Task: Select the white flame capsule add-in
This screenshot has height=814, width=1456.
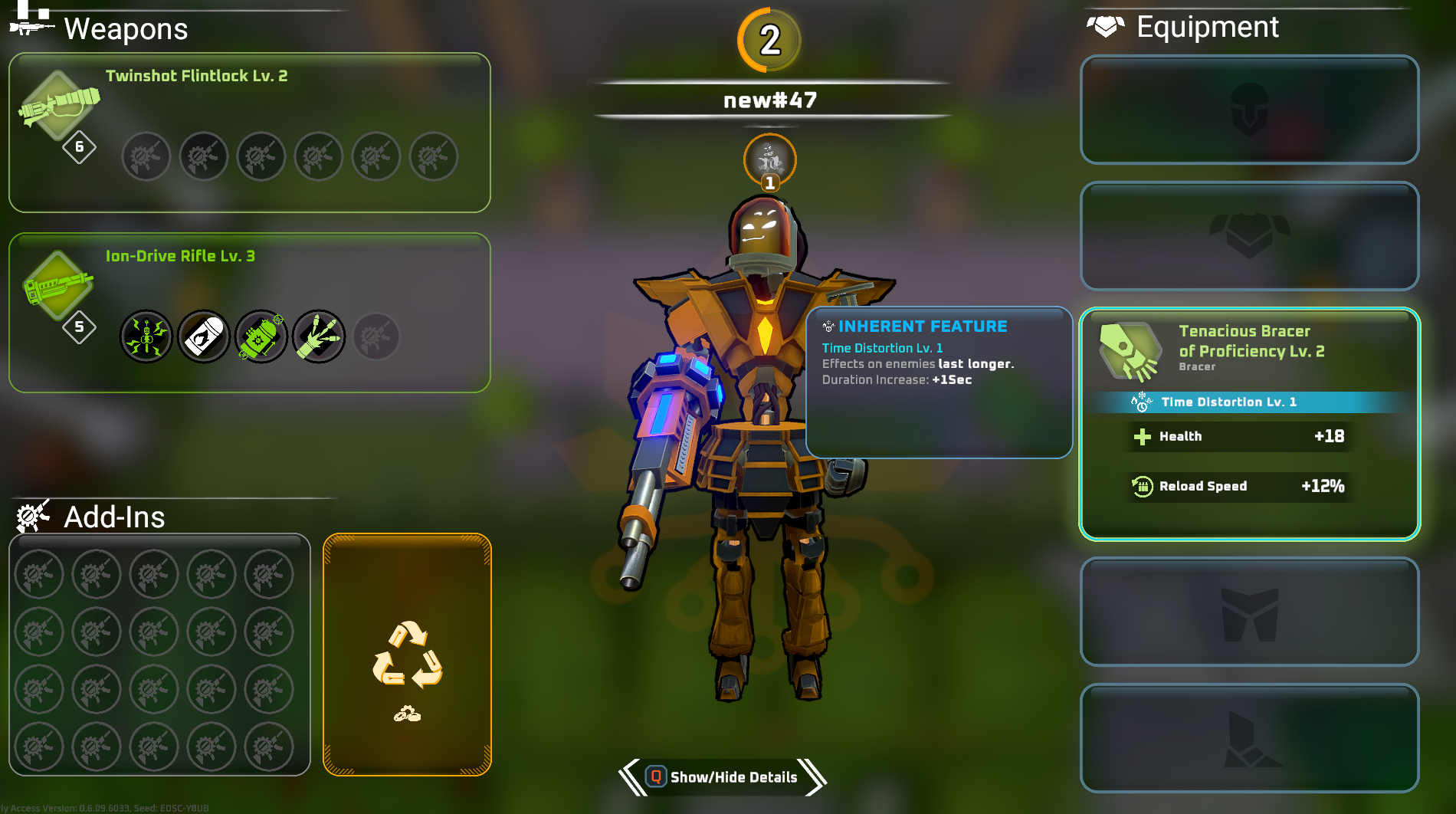Action: tap(204, 336)
